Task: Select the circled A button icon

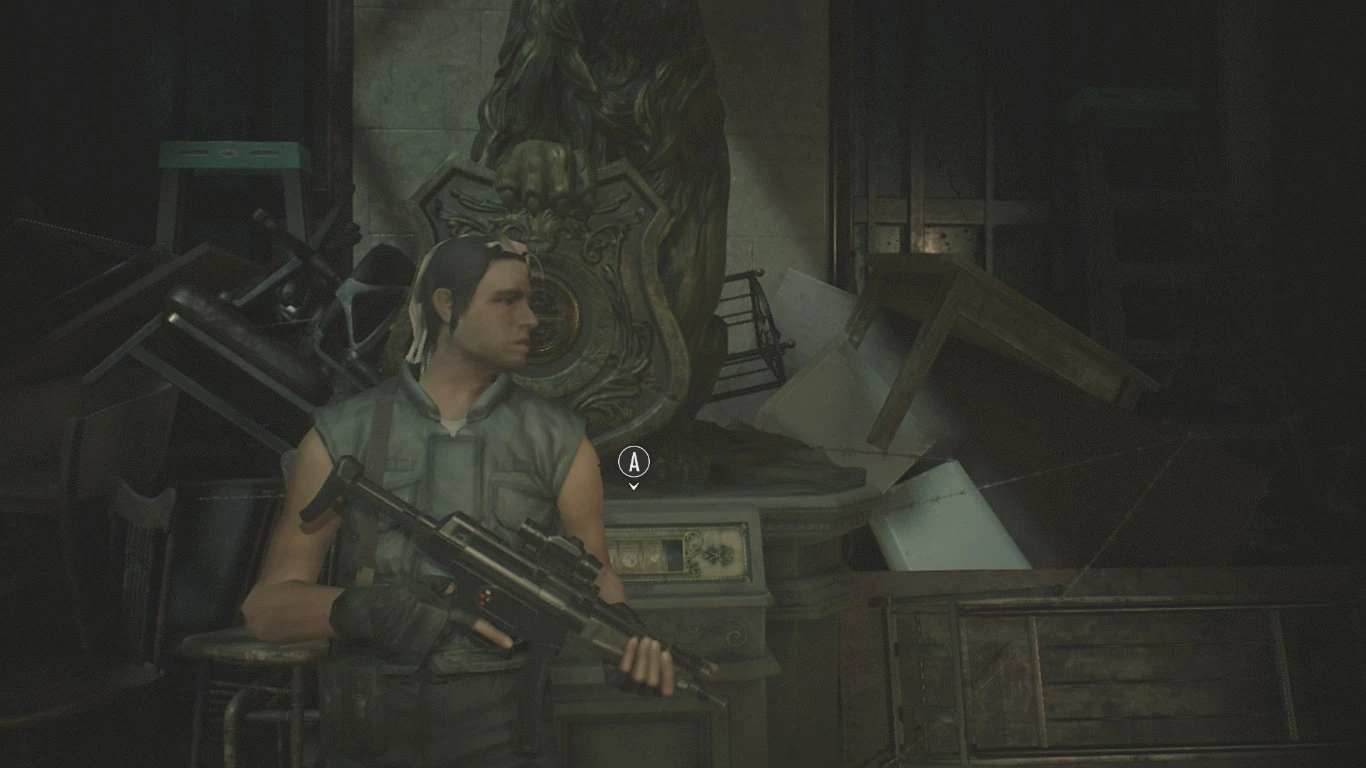Action: 634,462
